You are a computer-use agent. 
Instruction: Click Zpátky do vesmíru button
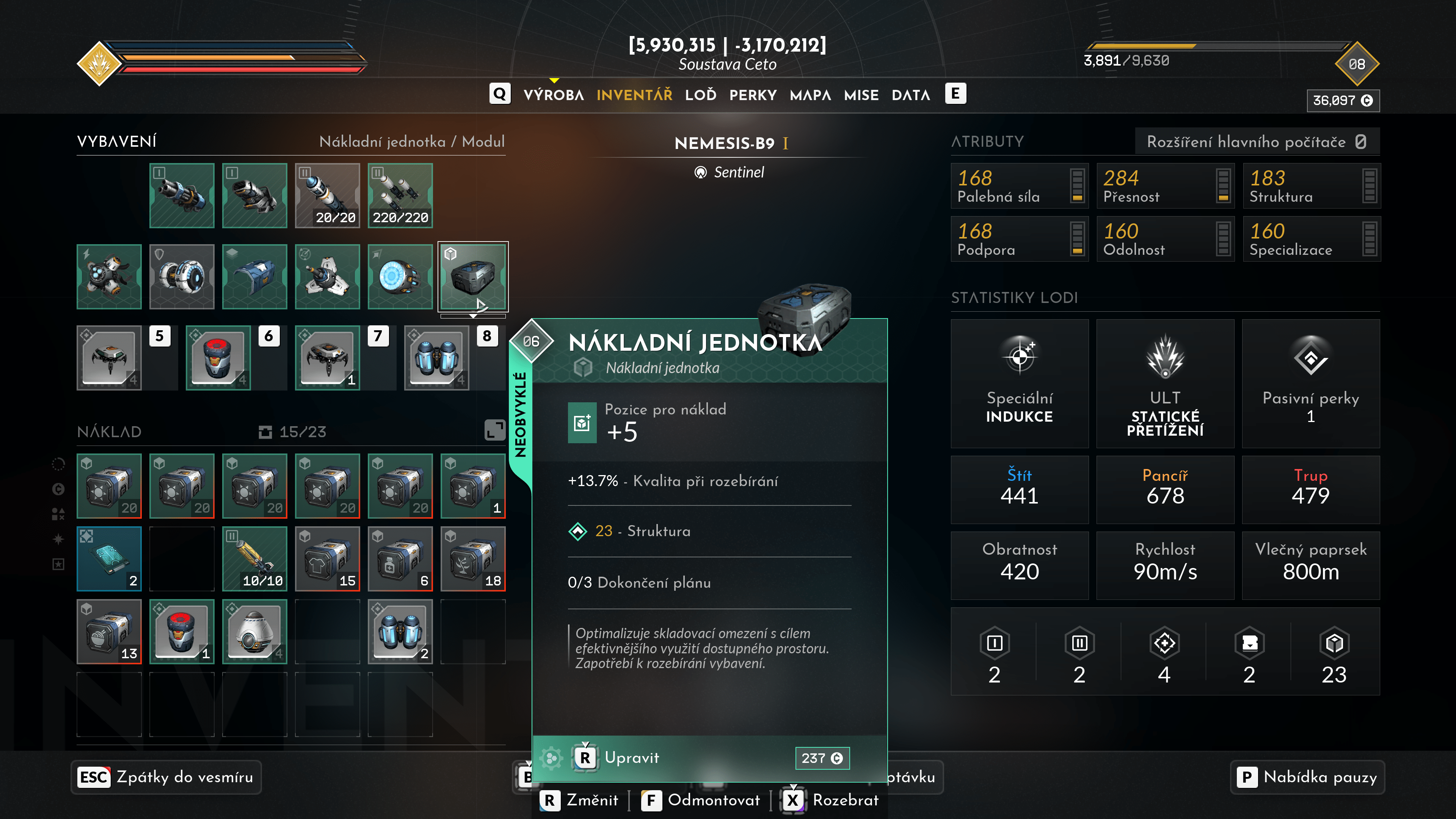[x=166, y=777]
